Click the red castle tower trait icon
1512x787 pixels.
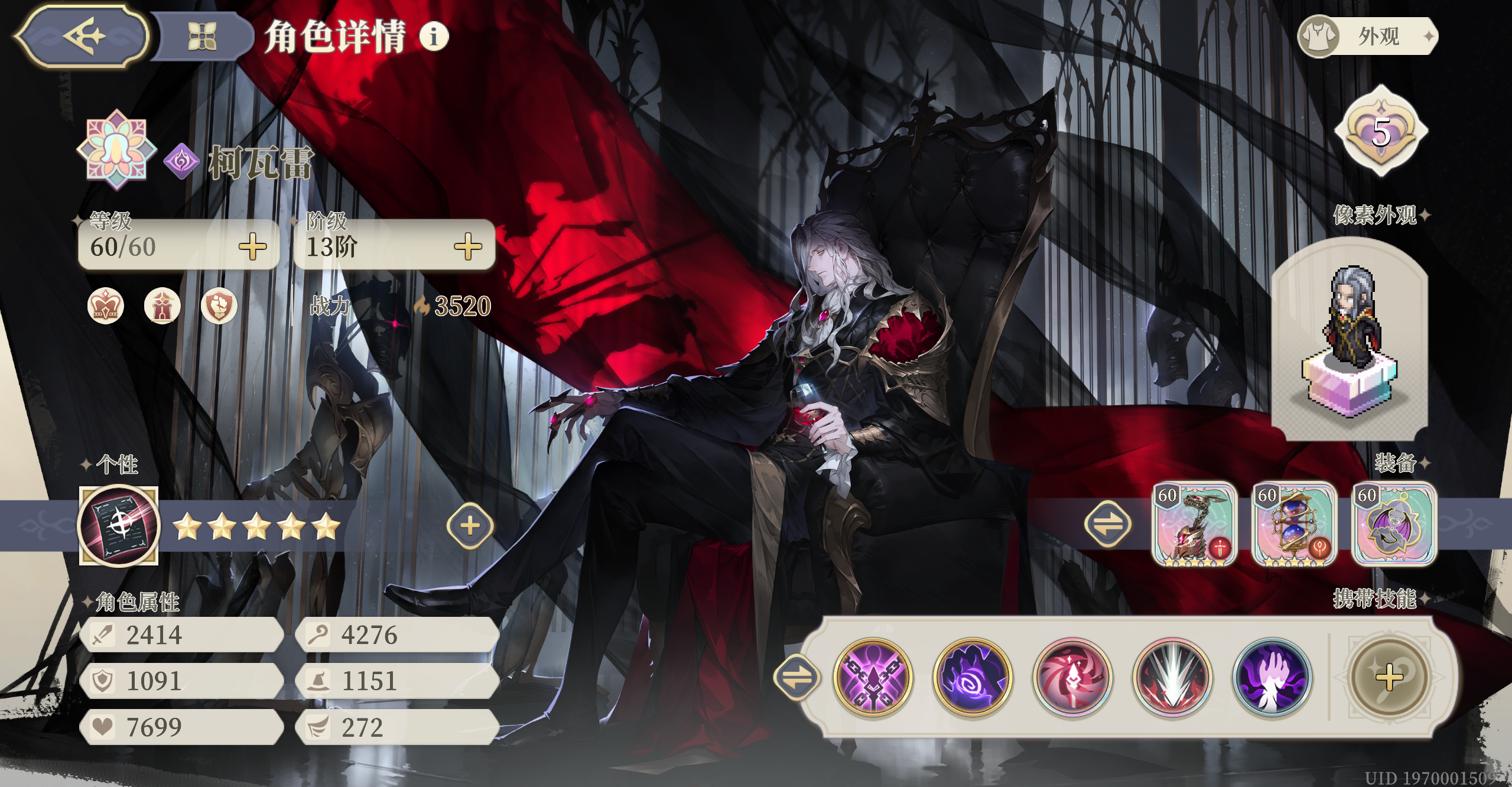coord(162,306)
